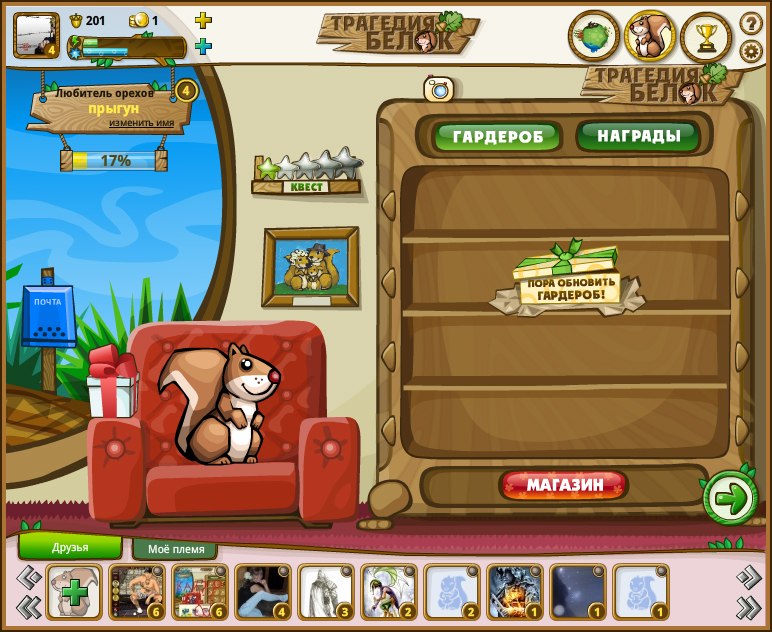The width and height of the screenshot is (772, 632).
Task: Switch to the Моё племя tab
Action: tap(175, 549)
